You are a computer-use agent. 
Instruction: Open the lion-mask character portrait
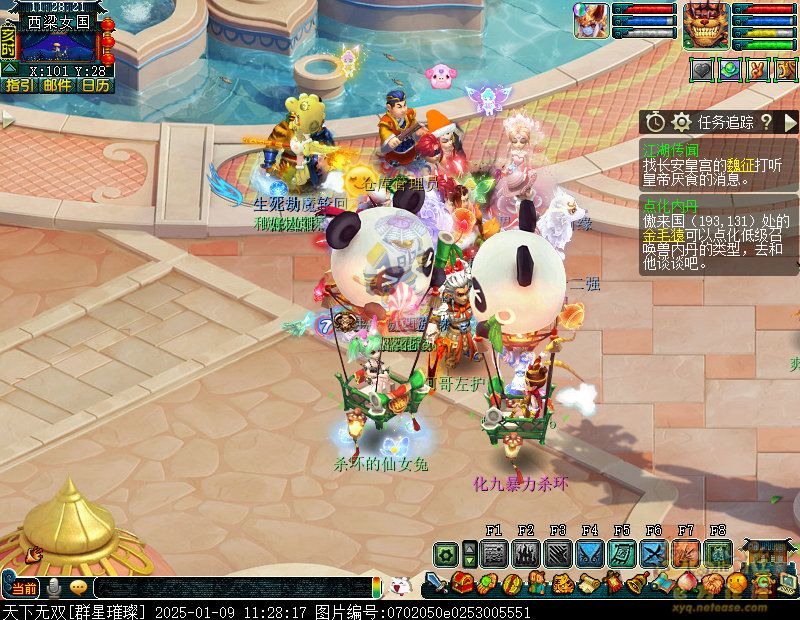tap(706, 24)
